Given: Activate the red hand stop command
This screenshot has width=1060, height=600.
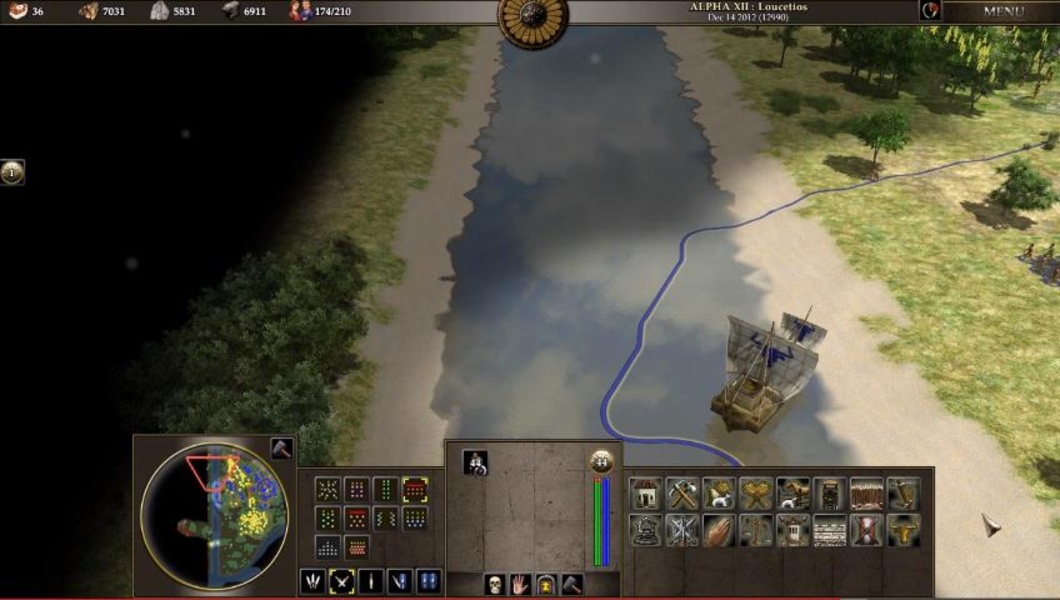Looking at the screenshot, I should (519, 584).
